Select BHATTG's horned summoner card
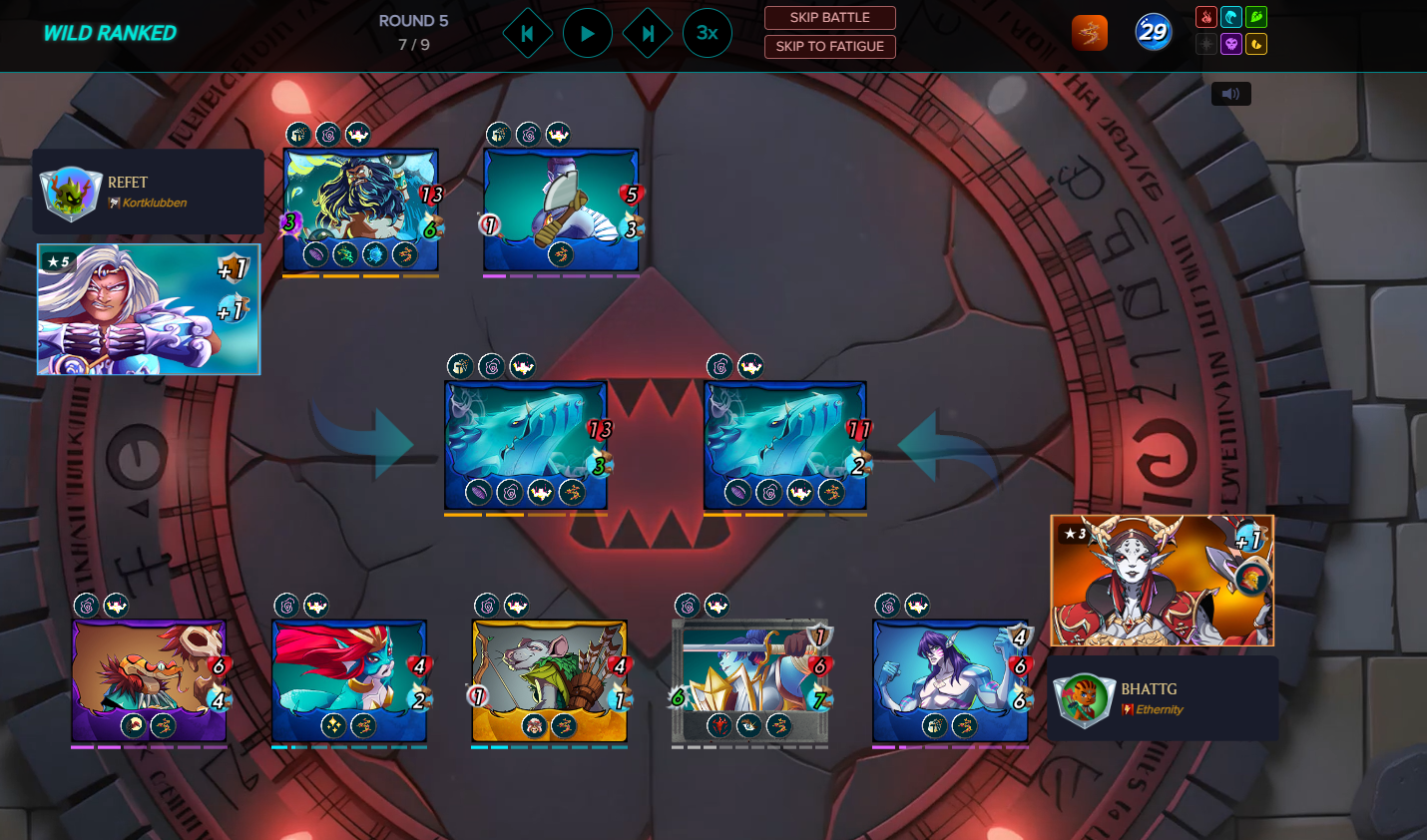1427x840 pixels. [x=1162, y=581]
